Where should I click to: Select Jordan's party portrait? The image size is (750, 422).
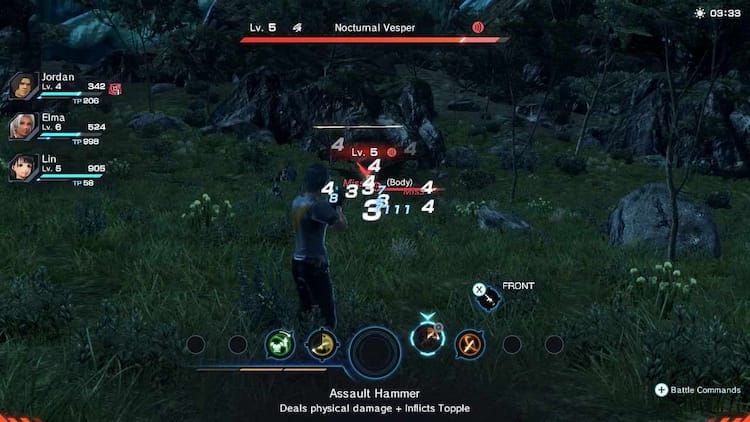(22, 87)
